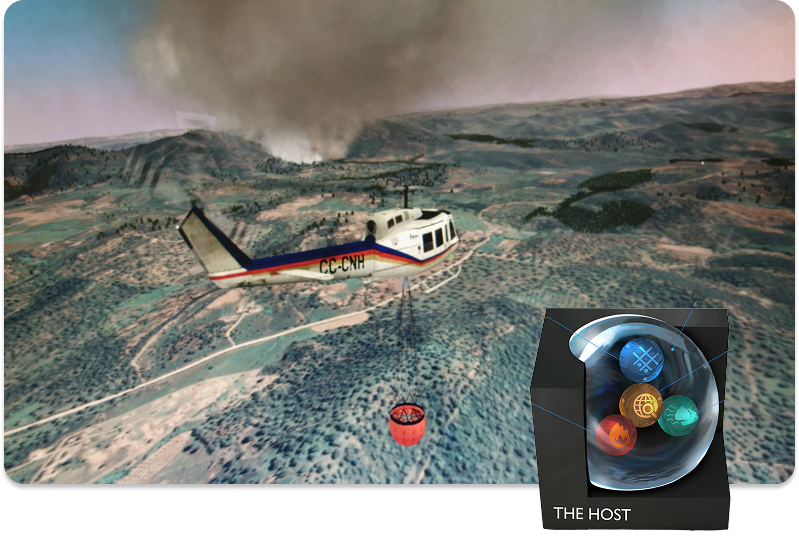Select the teal cloud and waves orb
This screenshot has width=799, height=536.
pyautogui.click(x=679, y=415)
